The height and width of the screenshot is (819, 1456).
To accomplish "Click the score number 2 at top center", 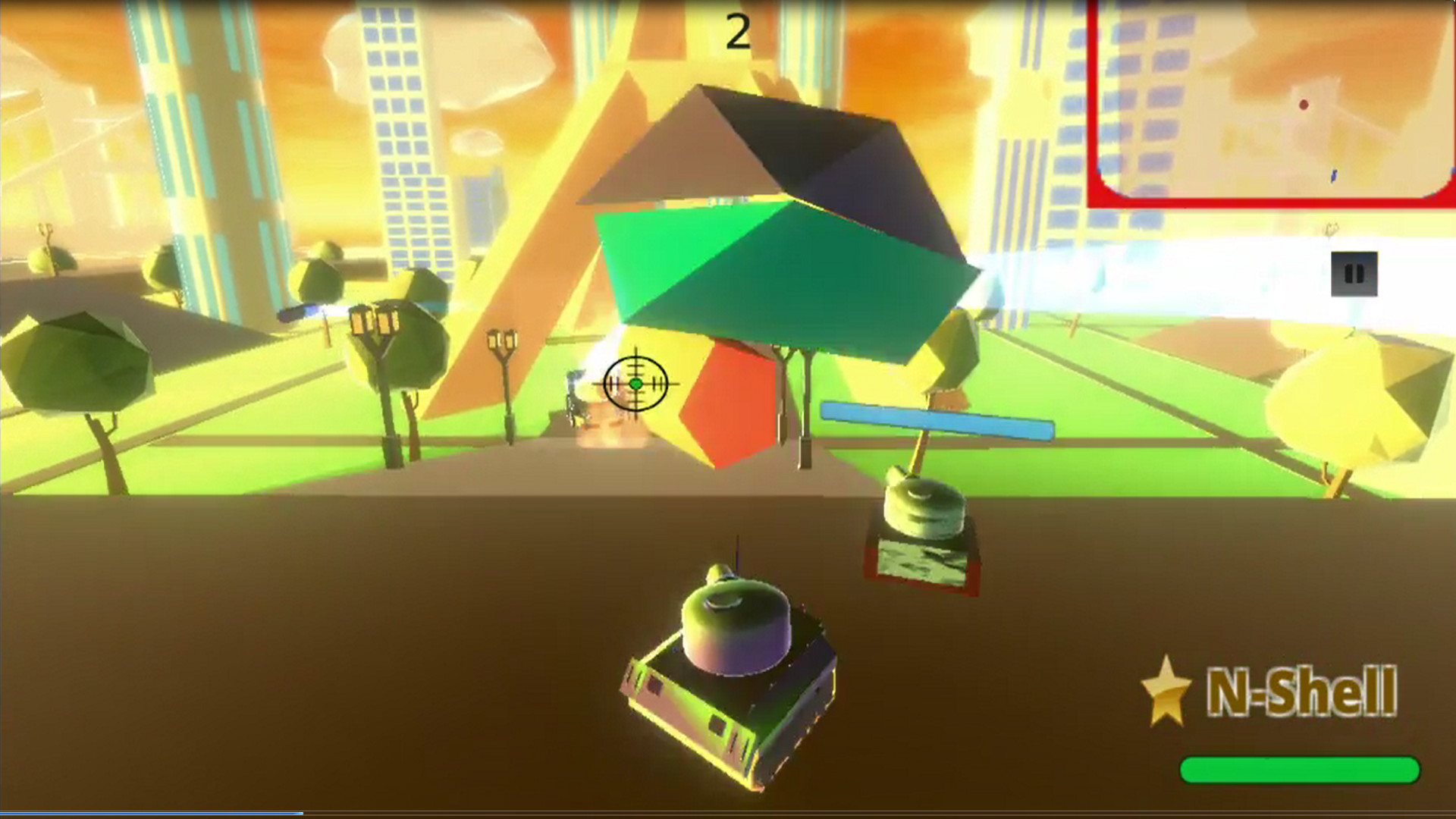I will click(739, 29).
